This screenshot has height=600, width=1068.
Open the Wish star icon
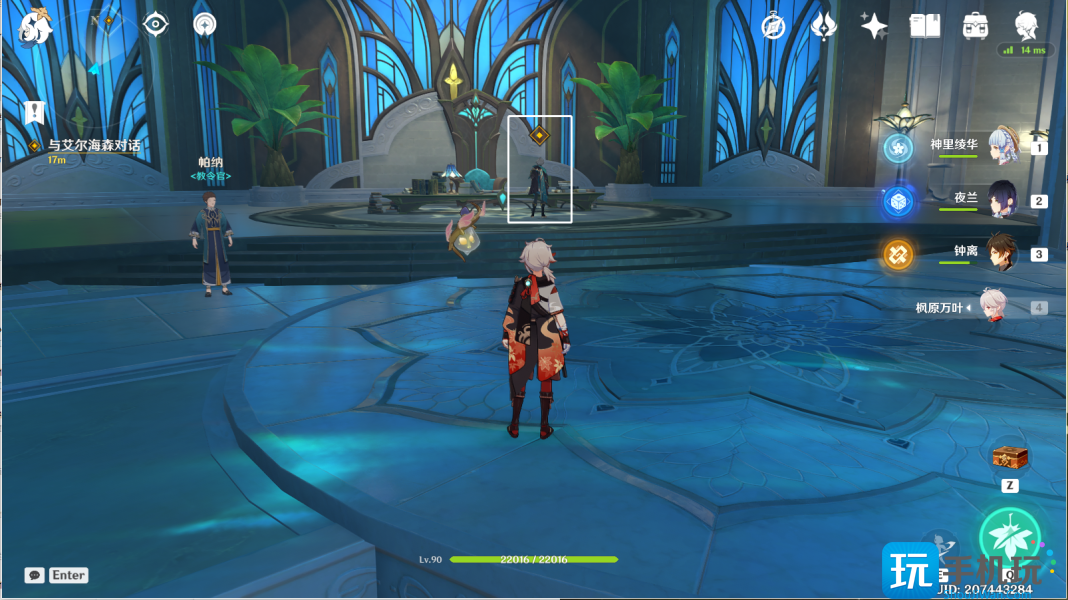pos(874,27)
